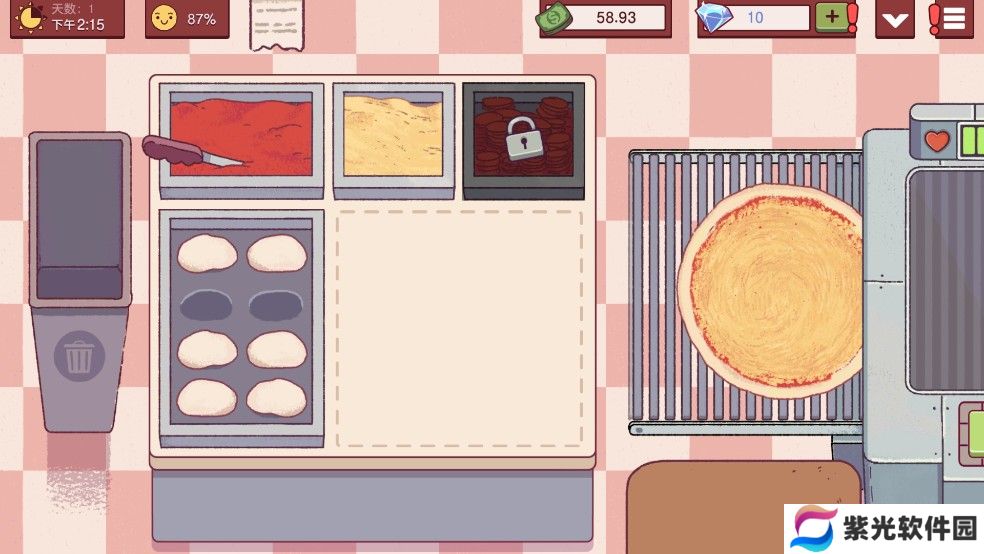The height and width of the screenshot is (554, 984).
Task: Expand the white down-arrow dropdown button
Action: [895, 18]
